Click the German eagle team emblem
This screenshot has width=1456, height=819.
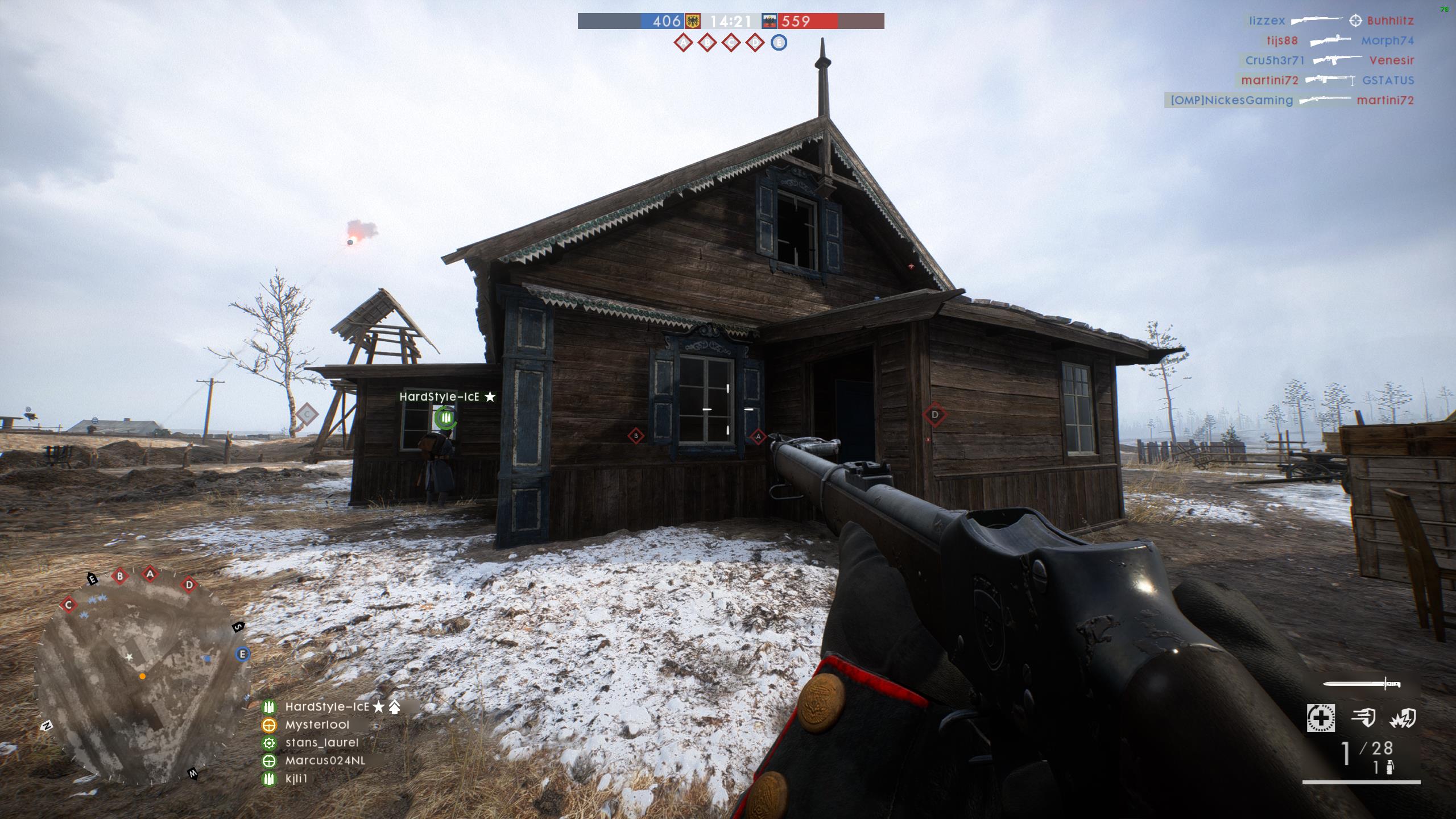(x=692, y=22)
